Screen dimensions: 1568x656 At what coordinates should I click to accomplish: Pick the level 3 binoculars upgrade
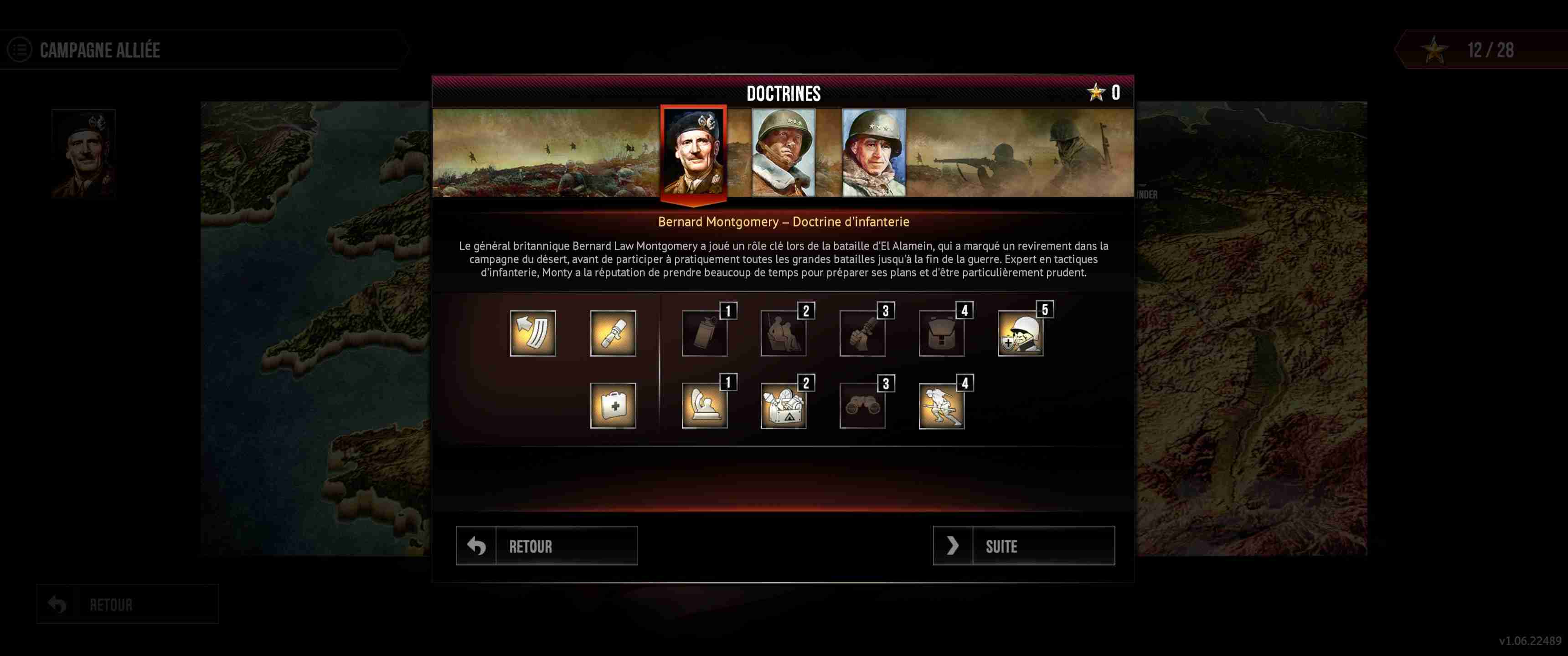pos(862,405)
